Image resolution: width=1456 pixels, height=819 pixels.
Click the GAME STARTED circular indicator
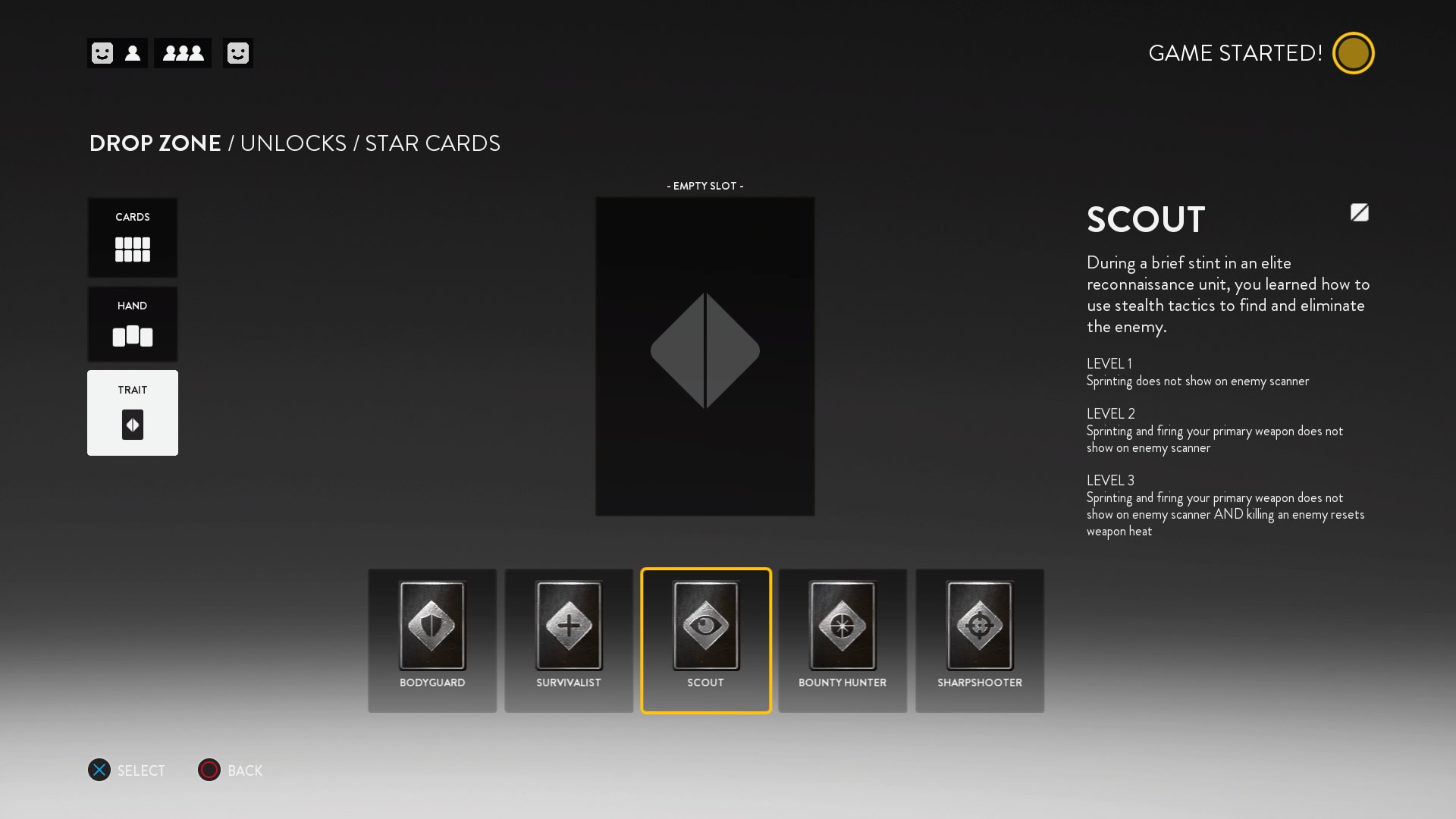1354,52
